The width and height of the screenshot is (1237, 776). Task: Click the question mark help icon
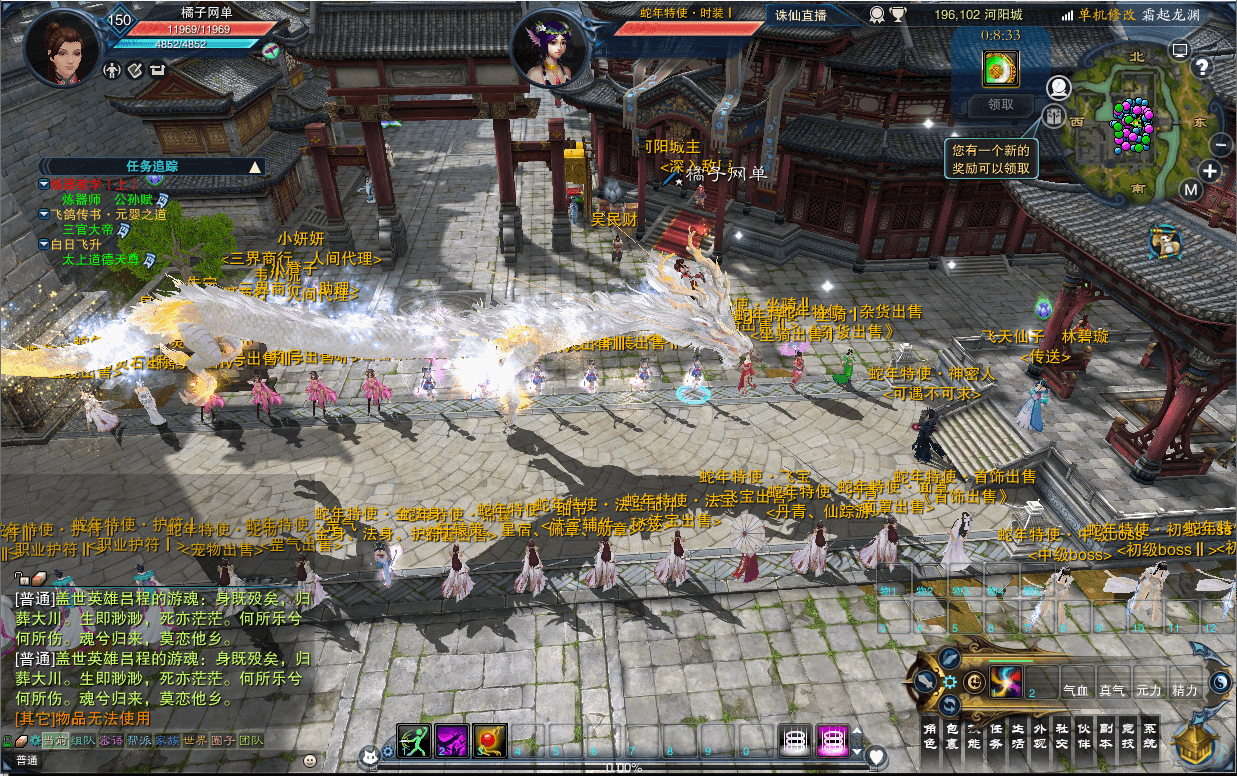(x=1203, y=67)
